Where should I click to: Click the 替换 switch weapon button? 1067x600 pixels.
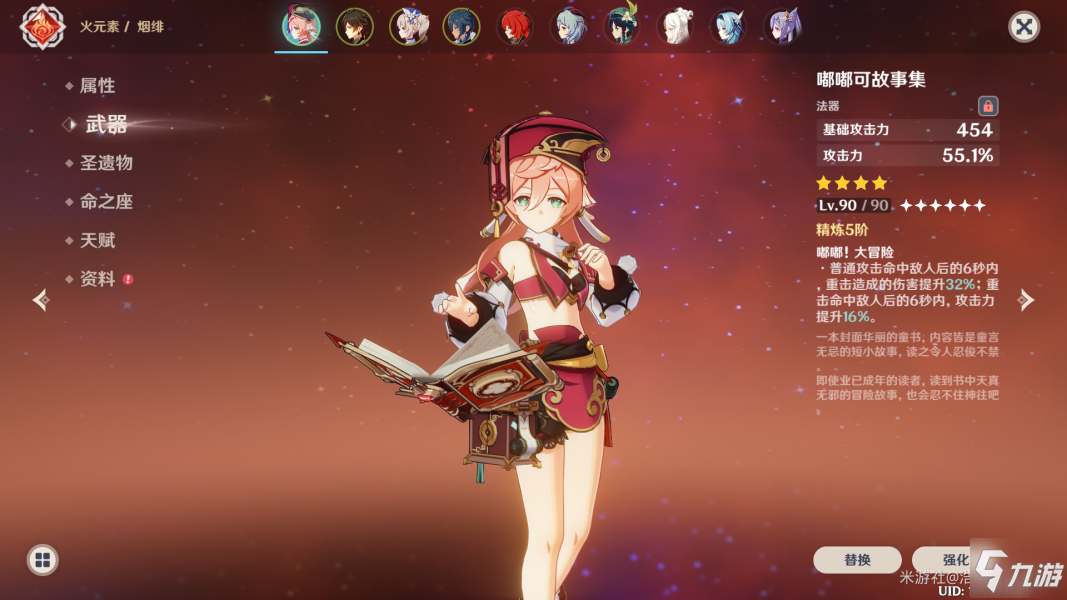857,560
